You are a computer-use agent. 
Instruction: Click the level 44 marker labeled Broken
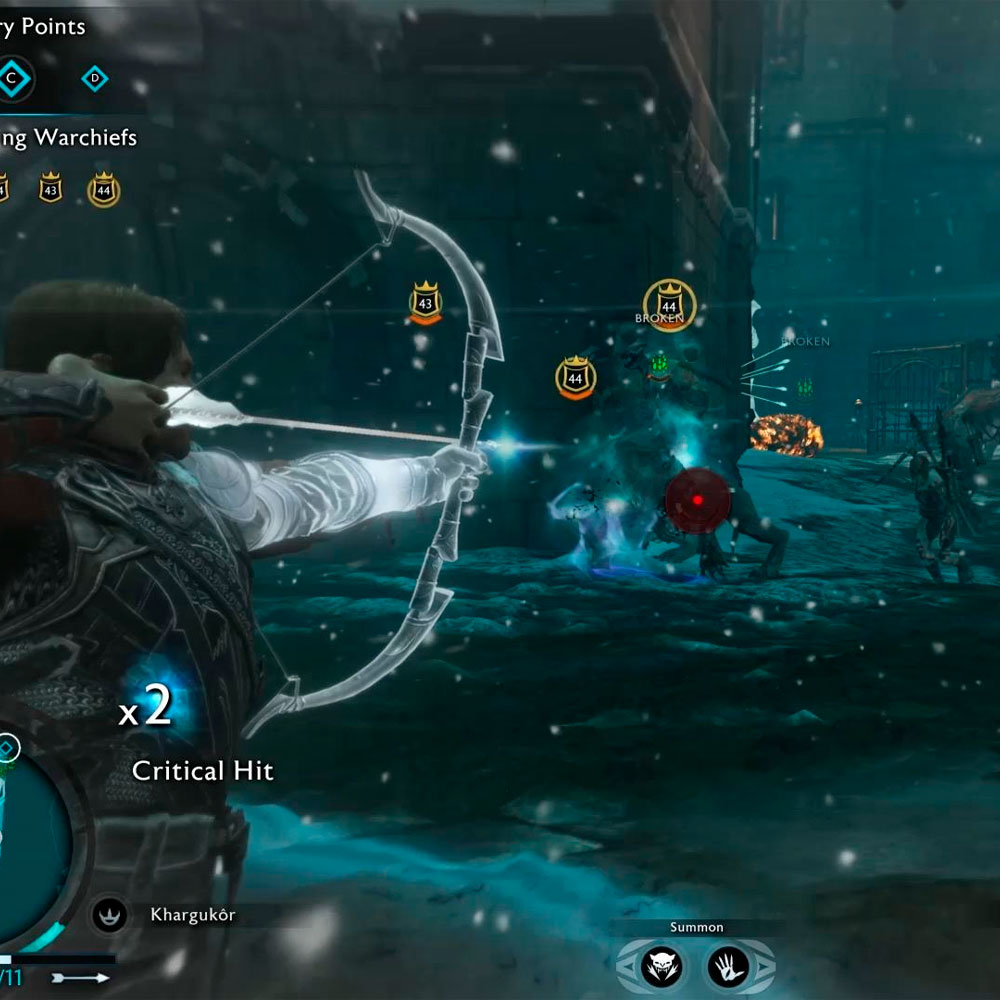[x=669, y=303]
